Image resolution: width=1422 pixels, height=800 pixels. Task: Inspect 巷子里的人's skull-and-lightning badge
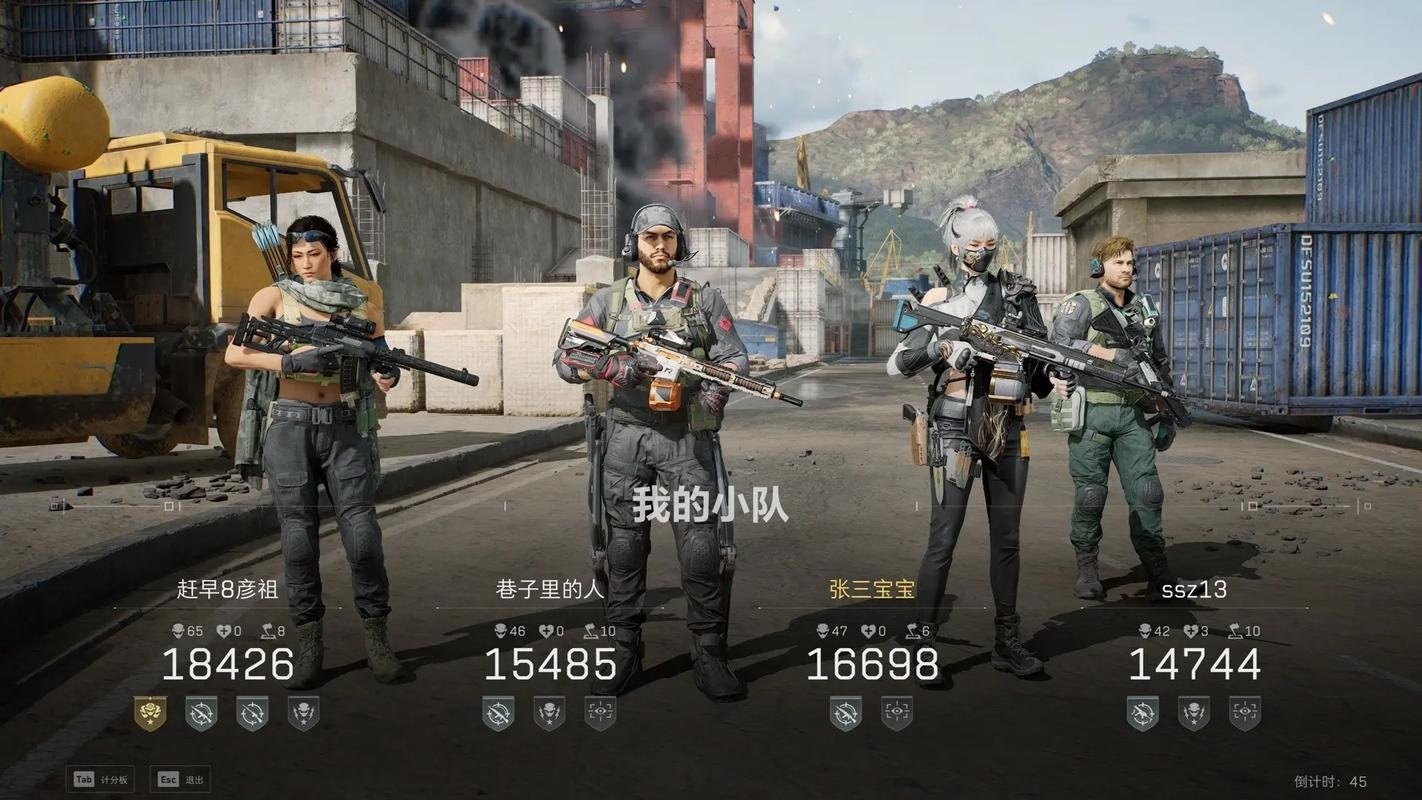click(x=549, y=713)
